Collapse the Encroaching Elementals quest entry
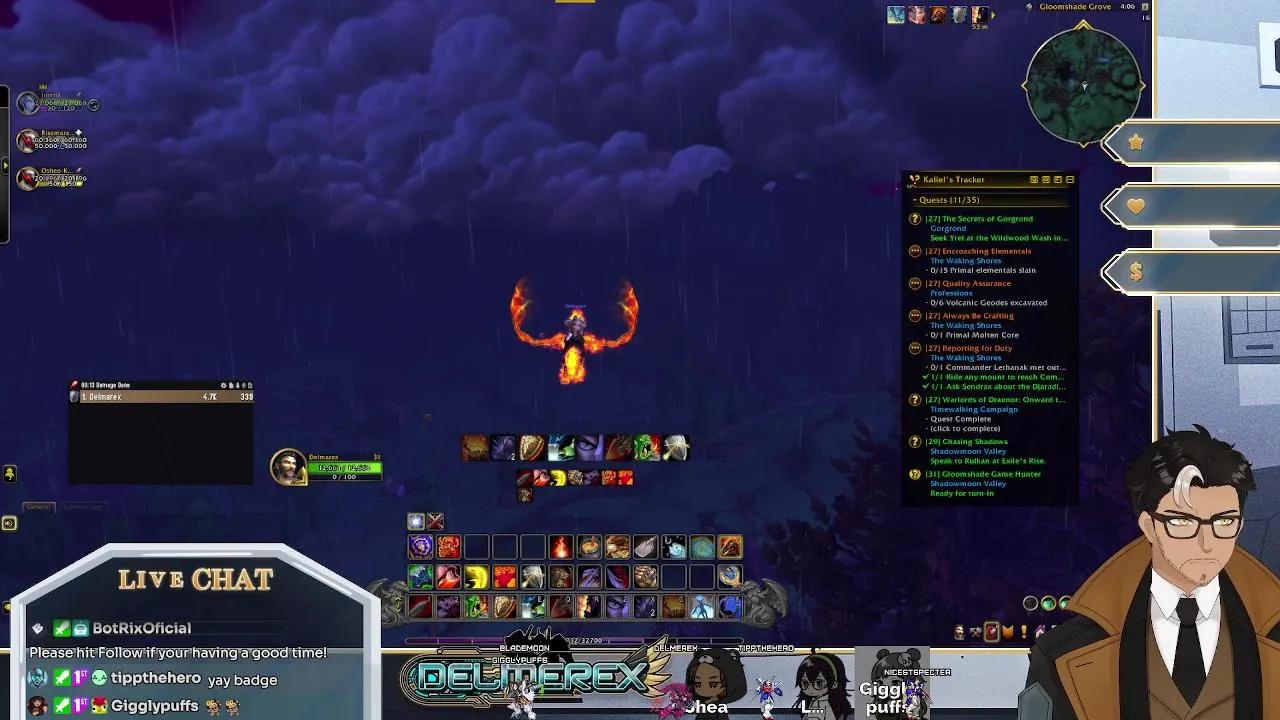This screenshot has width=1280, height=720. tap(914, 251)
